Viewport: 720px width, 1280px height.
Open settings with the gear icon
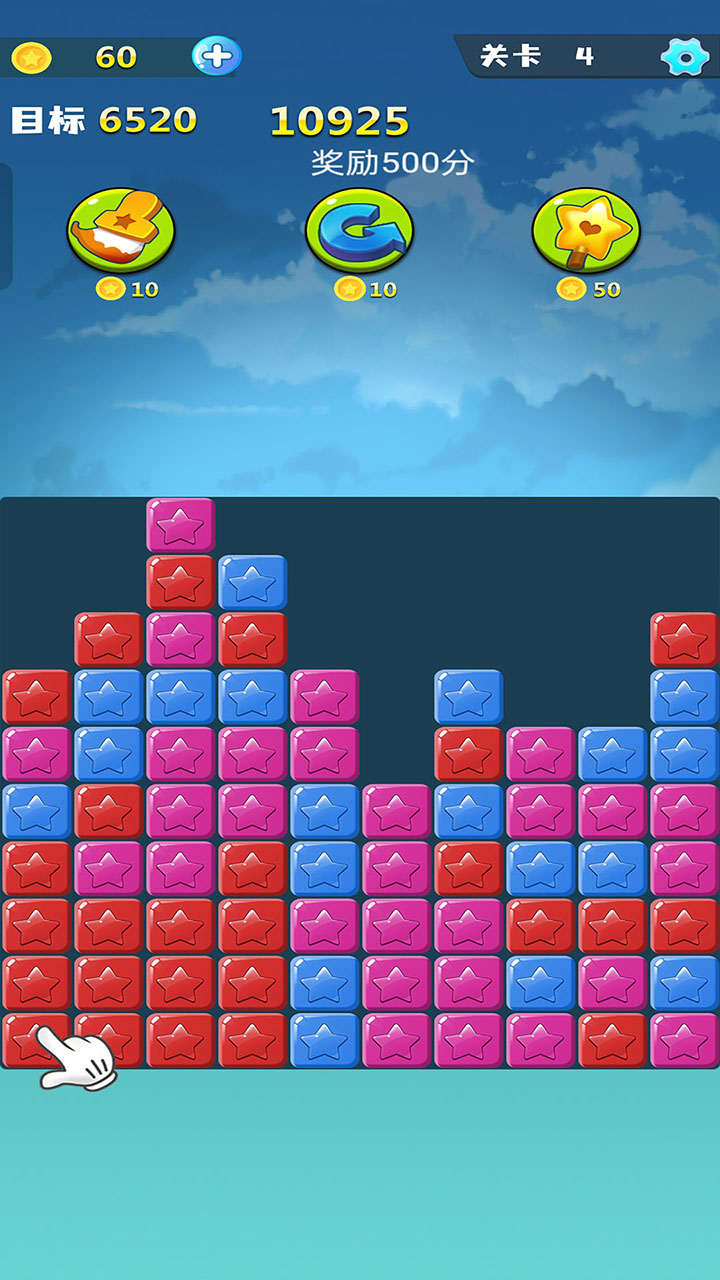[685, 57]
